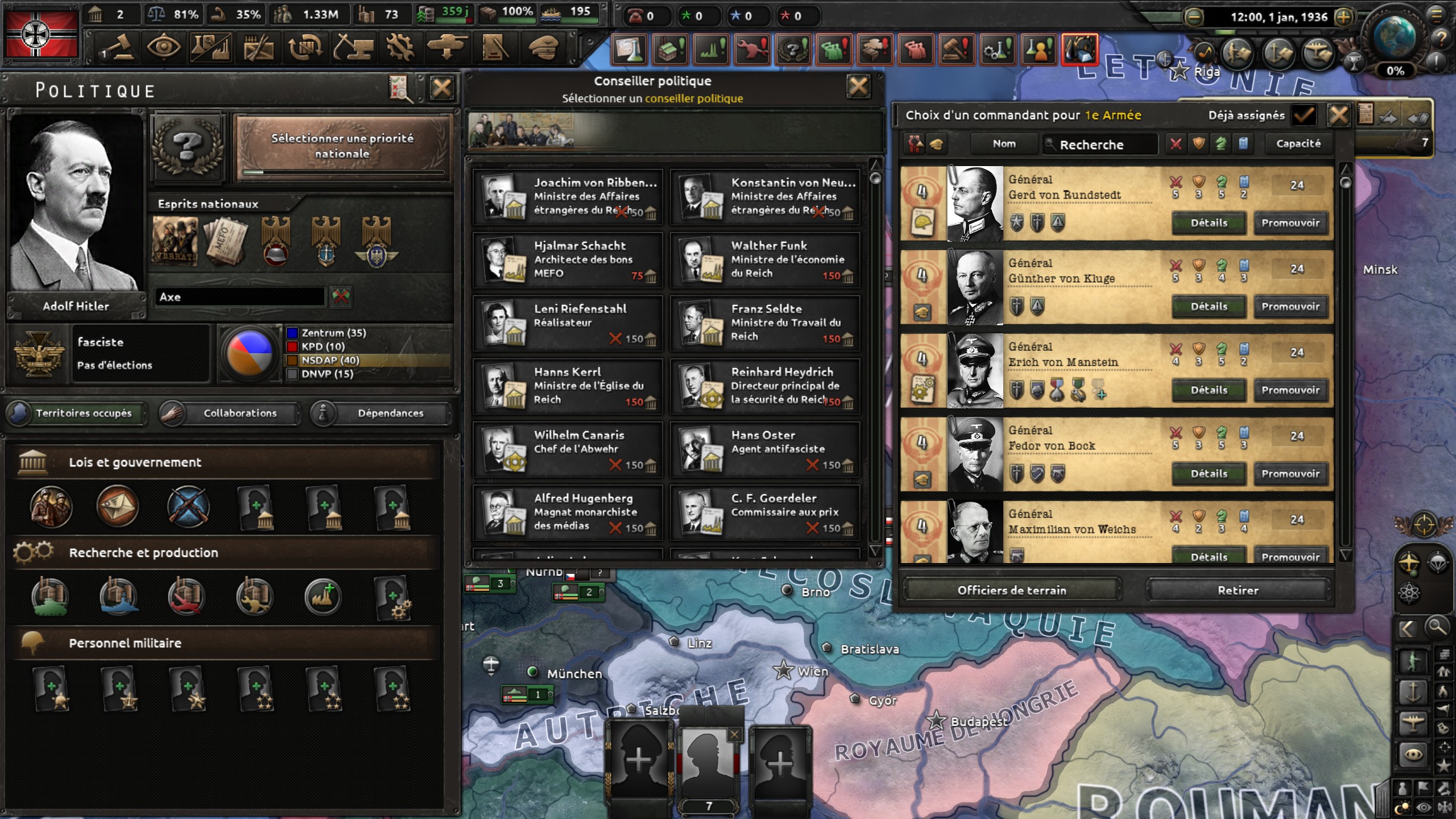This screenshot has height=819, width=1456.
Task: Close the Politique panel
Action: tap(442, 89)
